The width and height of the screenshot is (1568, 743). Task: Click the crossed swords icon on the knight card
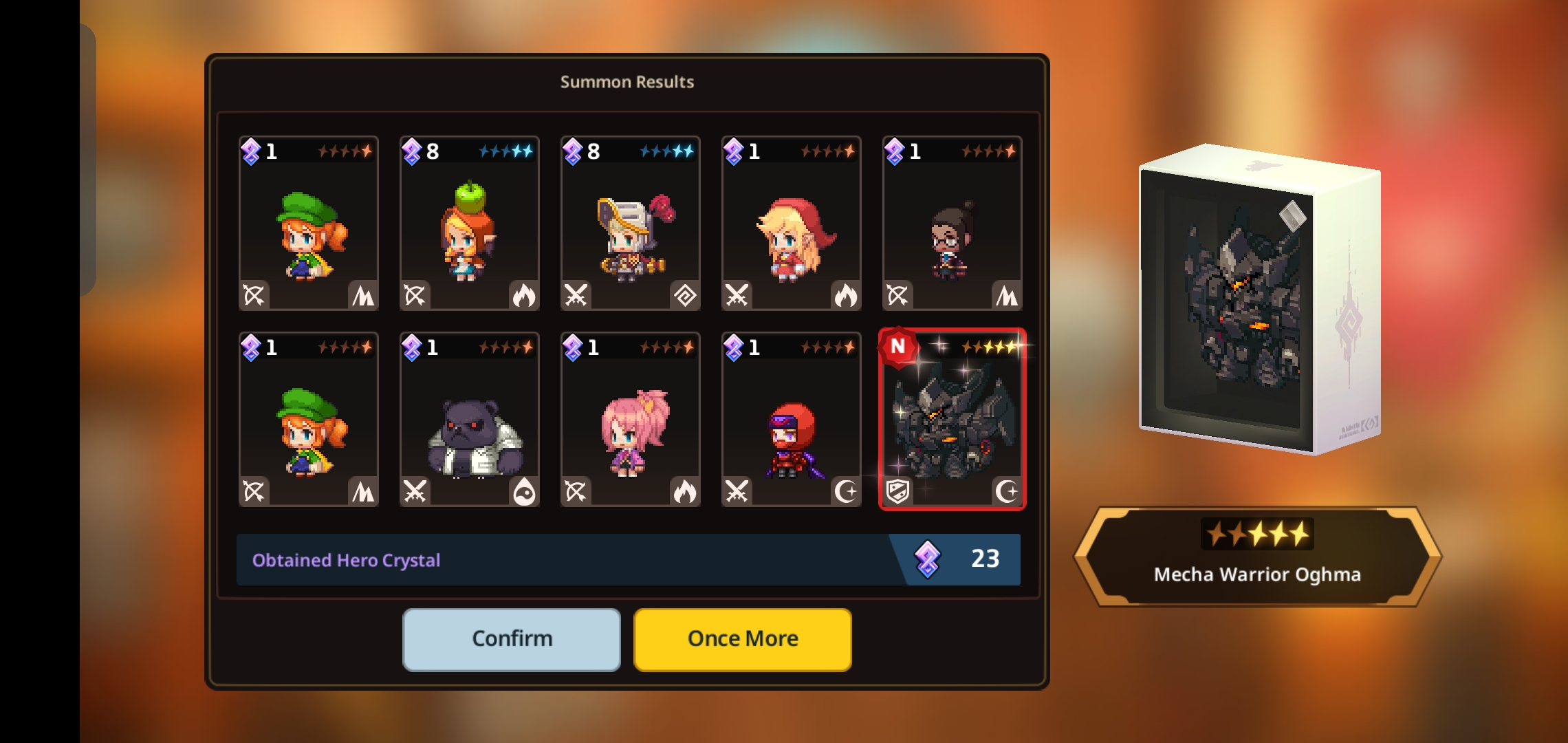577,294
